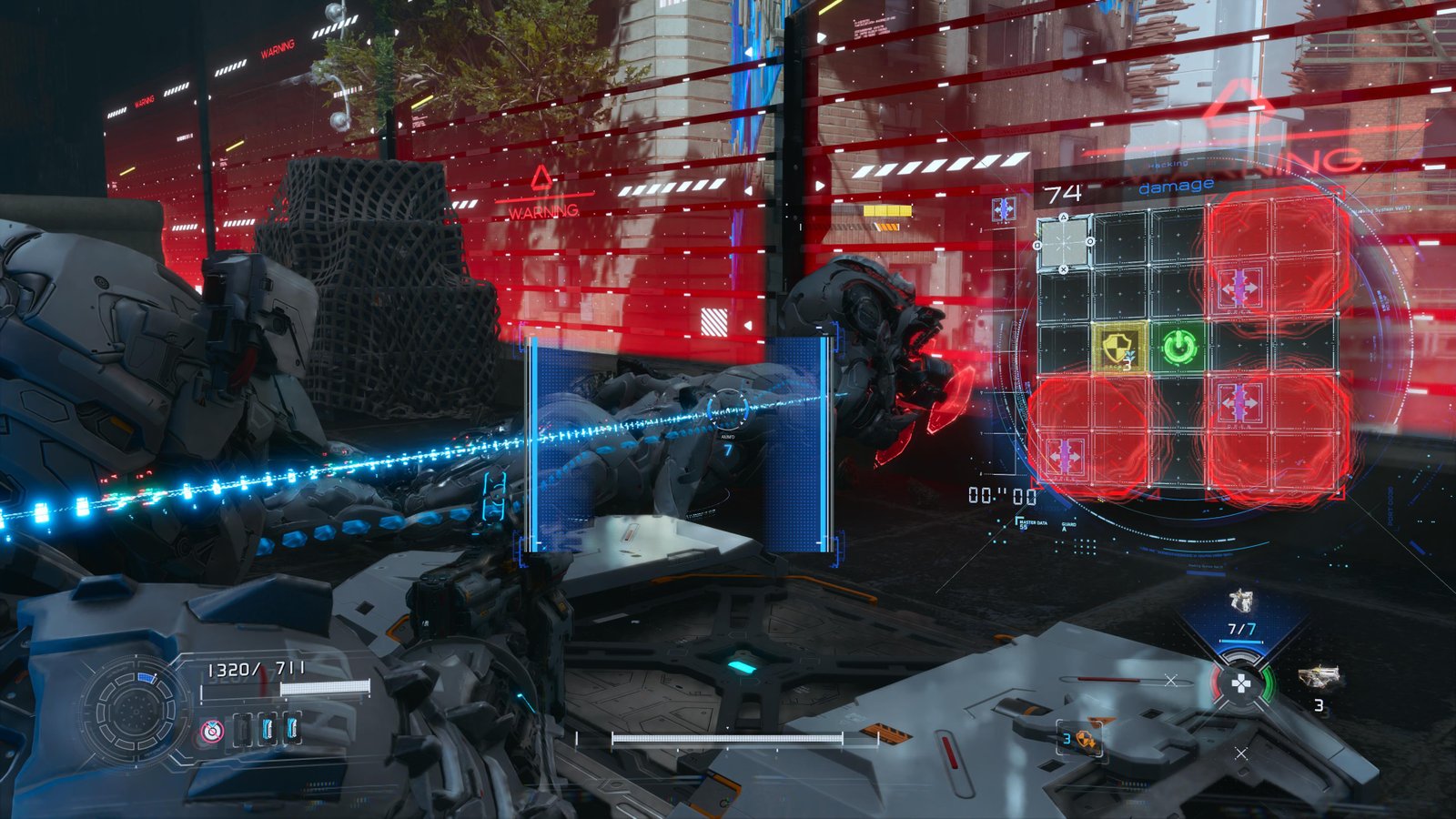Image resolution: width=1456 pixels, height=819 pixels.
Task: Select the highlighted gray cursor tile
Action: 1064,242
